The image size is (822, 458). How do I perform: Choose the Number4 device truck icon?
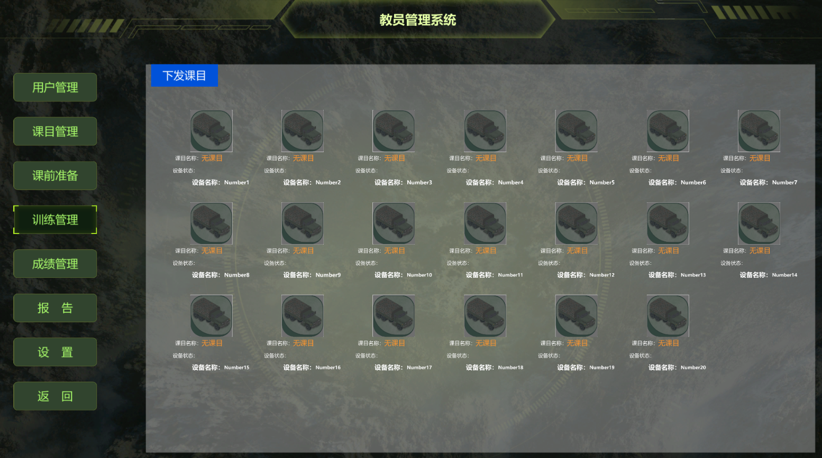[x=485, y=131]
